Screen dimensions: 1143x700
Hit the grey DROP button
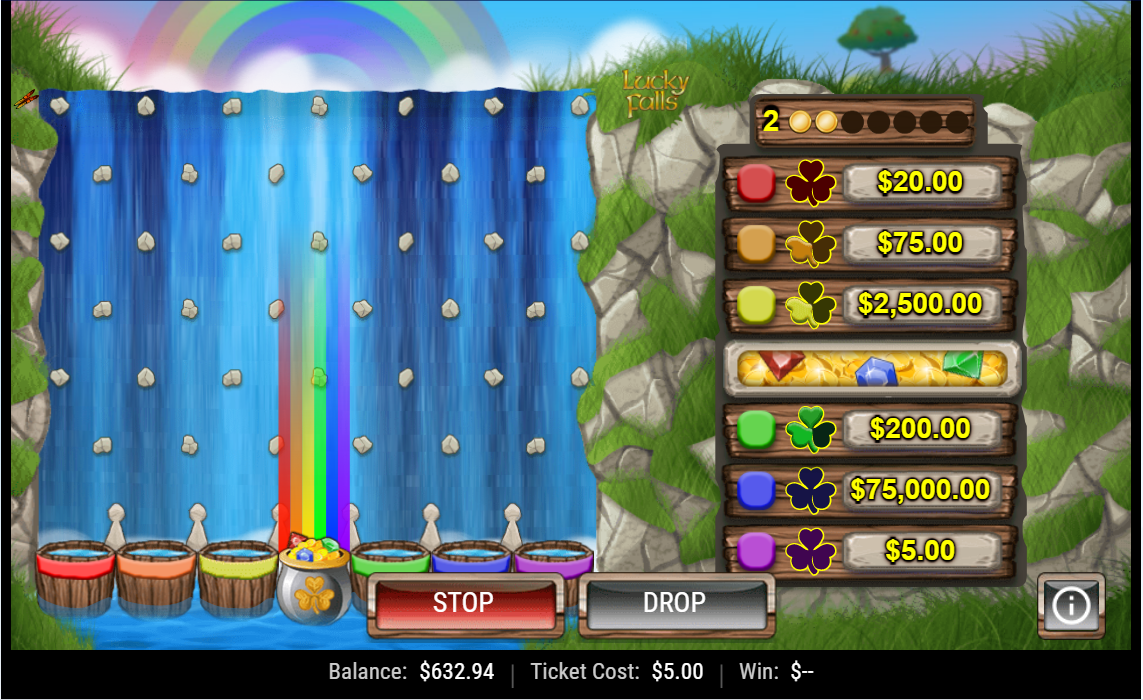pos(674,603)
